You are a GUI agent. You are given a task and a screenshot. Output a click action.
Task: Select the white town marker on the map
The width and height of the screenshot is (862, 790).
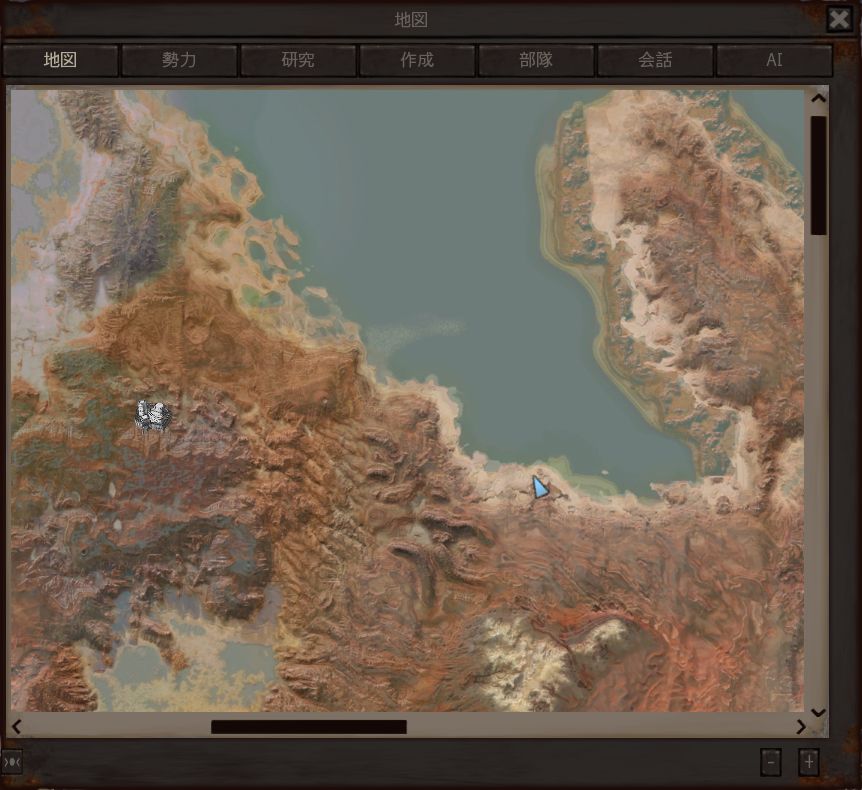152,415
